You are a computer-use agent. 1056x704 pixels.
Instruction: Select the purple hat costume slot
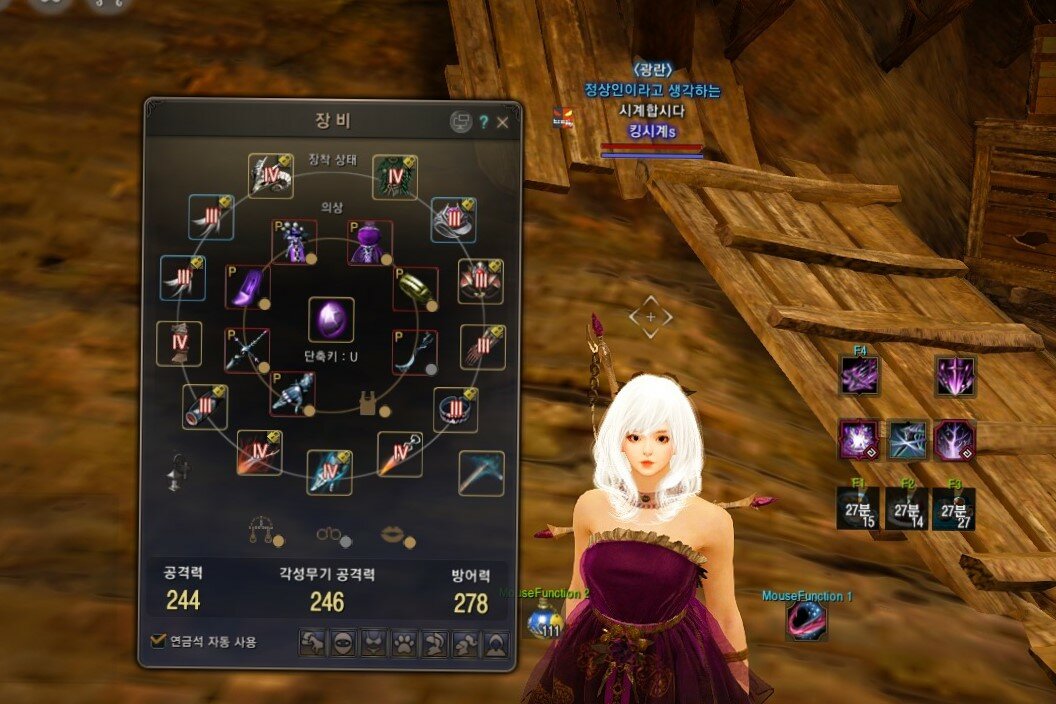pos(370,242)
